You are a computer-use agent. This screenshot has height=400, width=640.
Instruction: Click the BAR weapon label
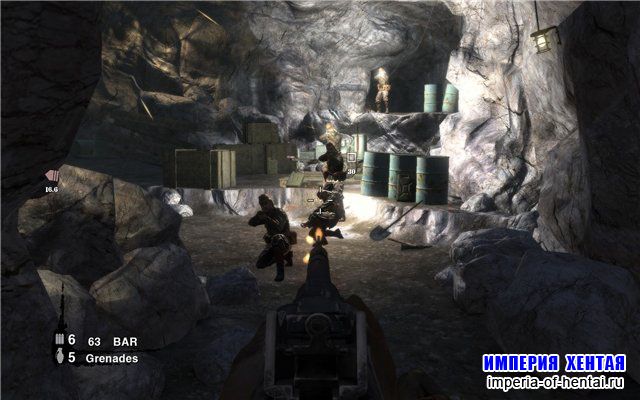pos(124,342)
